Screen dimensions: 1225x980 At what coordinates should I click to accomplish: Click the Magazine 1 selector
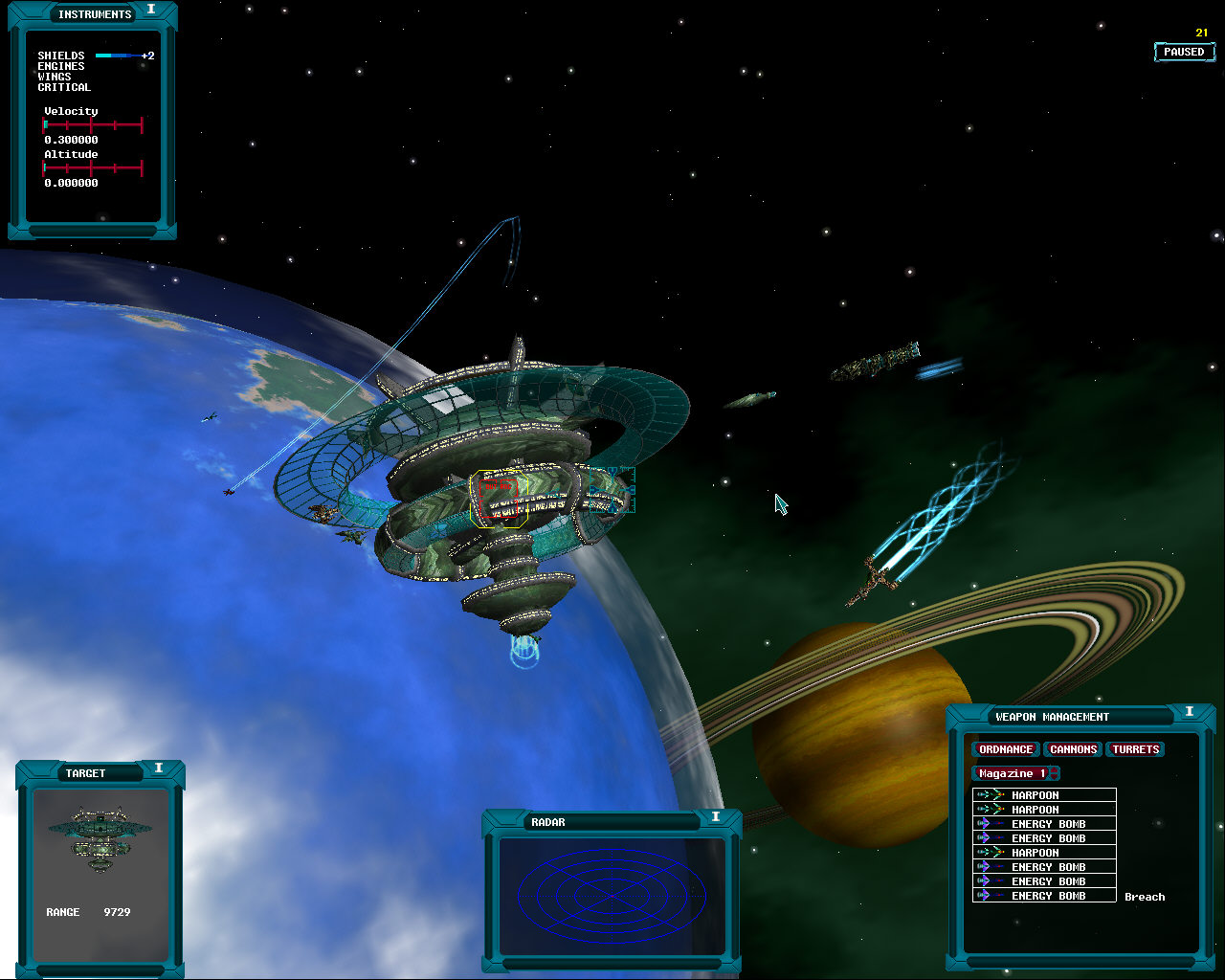pos(1014,773)
